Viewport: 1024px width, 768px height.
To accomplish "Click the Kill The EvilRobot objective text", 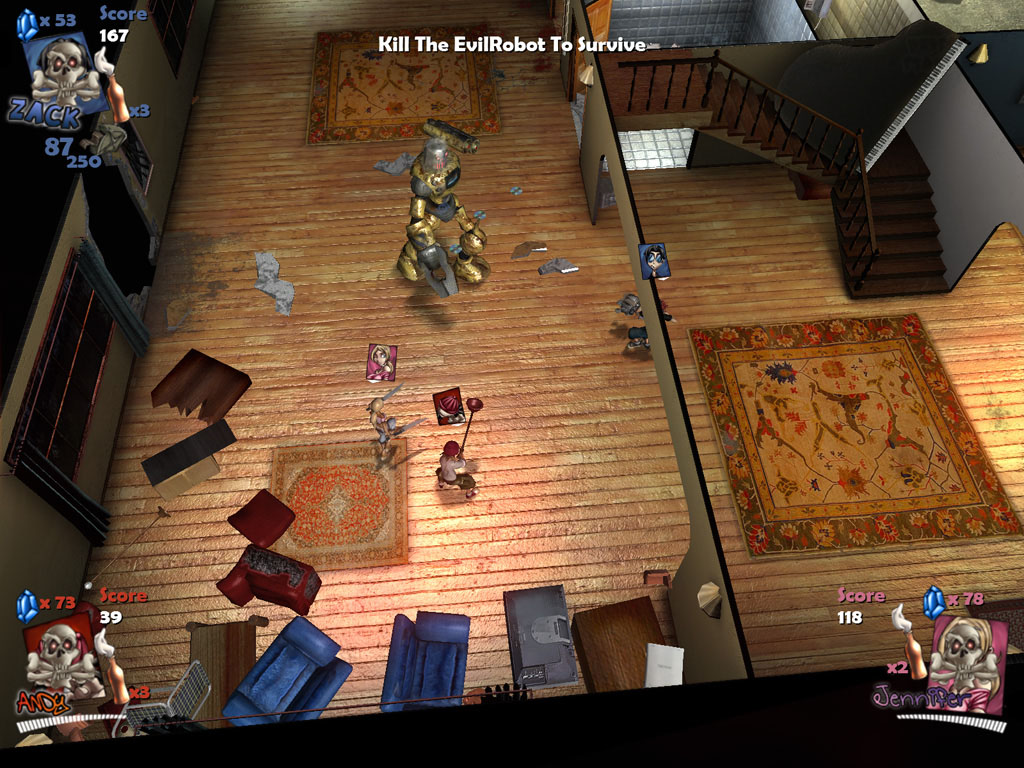I will click(x=511, y=44).
